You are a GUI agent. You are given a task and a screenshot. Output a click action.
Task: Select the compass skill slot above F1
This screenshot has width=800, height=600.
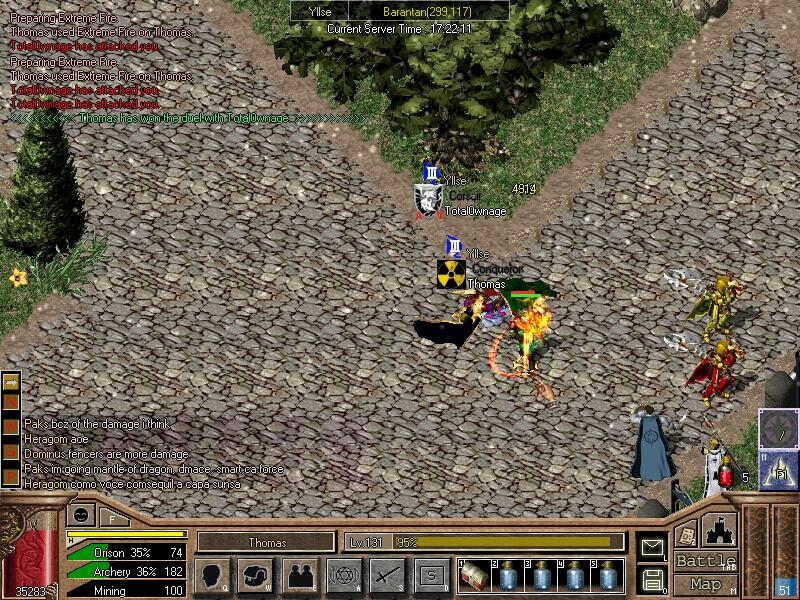[x=779, y=428]
